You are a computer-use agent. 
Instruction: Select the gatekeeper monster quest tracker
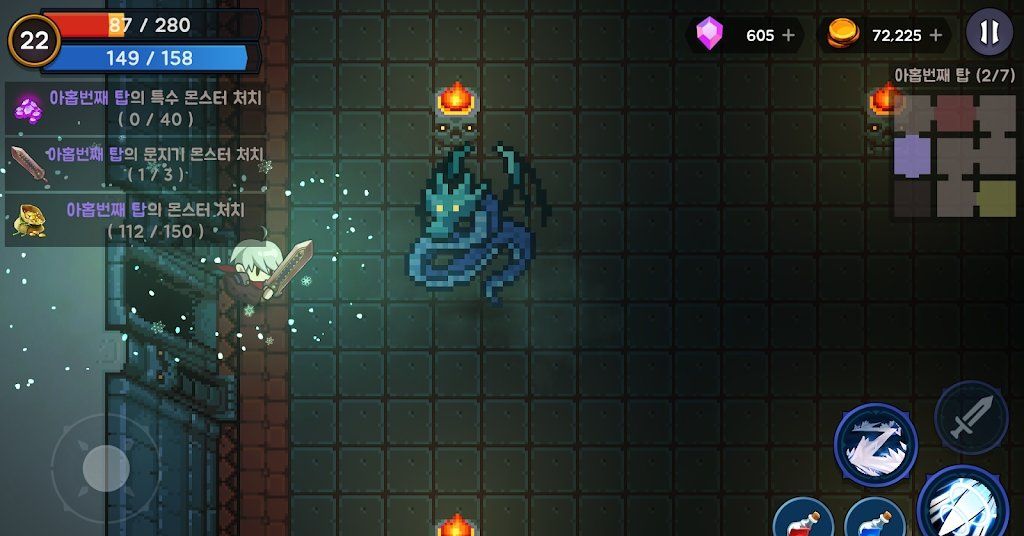(x=136, y=163)
